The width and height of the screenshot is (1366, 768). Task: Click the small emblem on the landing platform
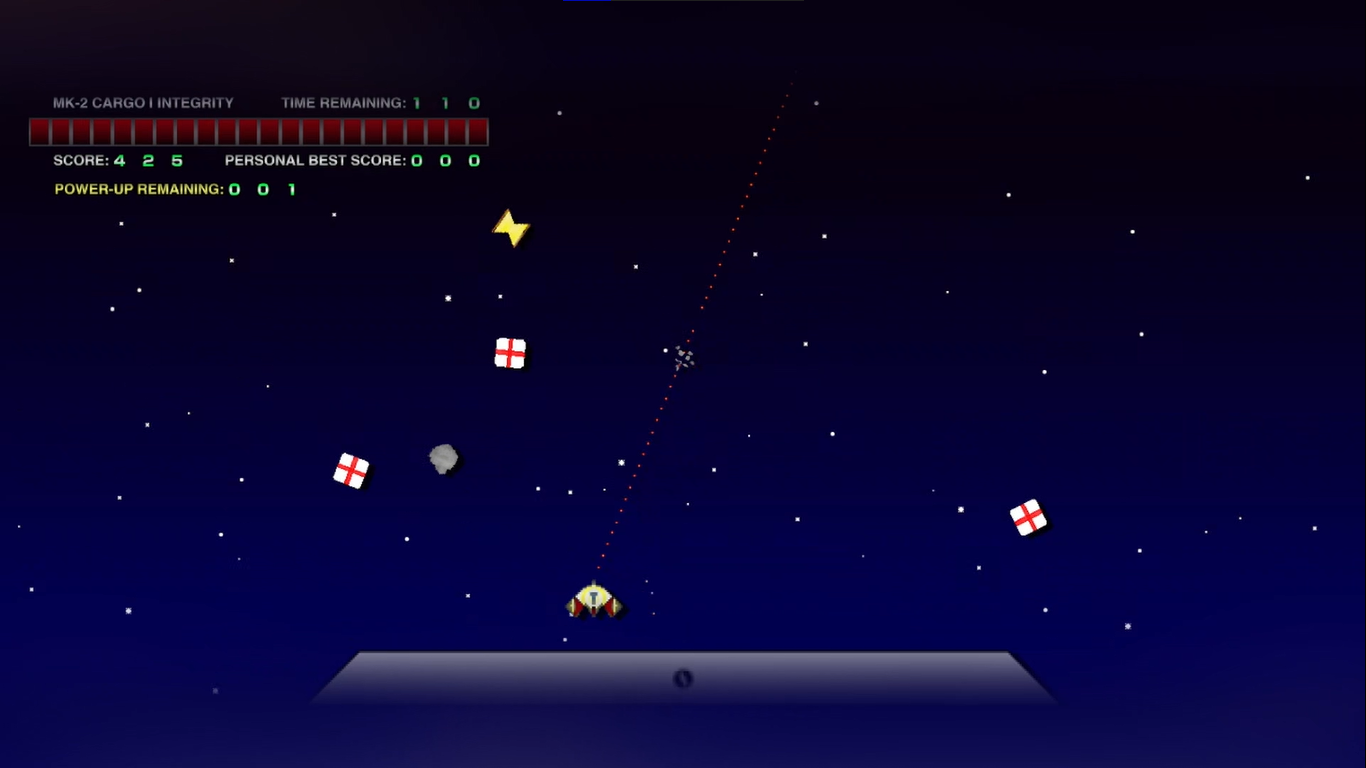[681, 680]
